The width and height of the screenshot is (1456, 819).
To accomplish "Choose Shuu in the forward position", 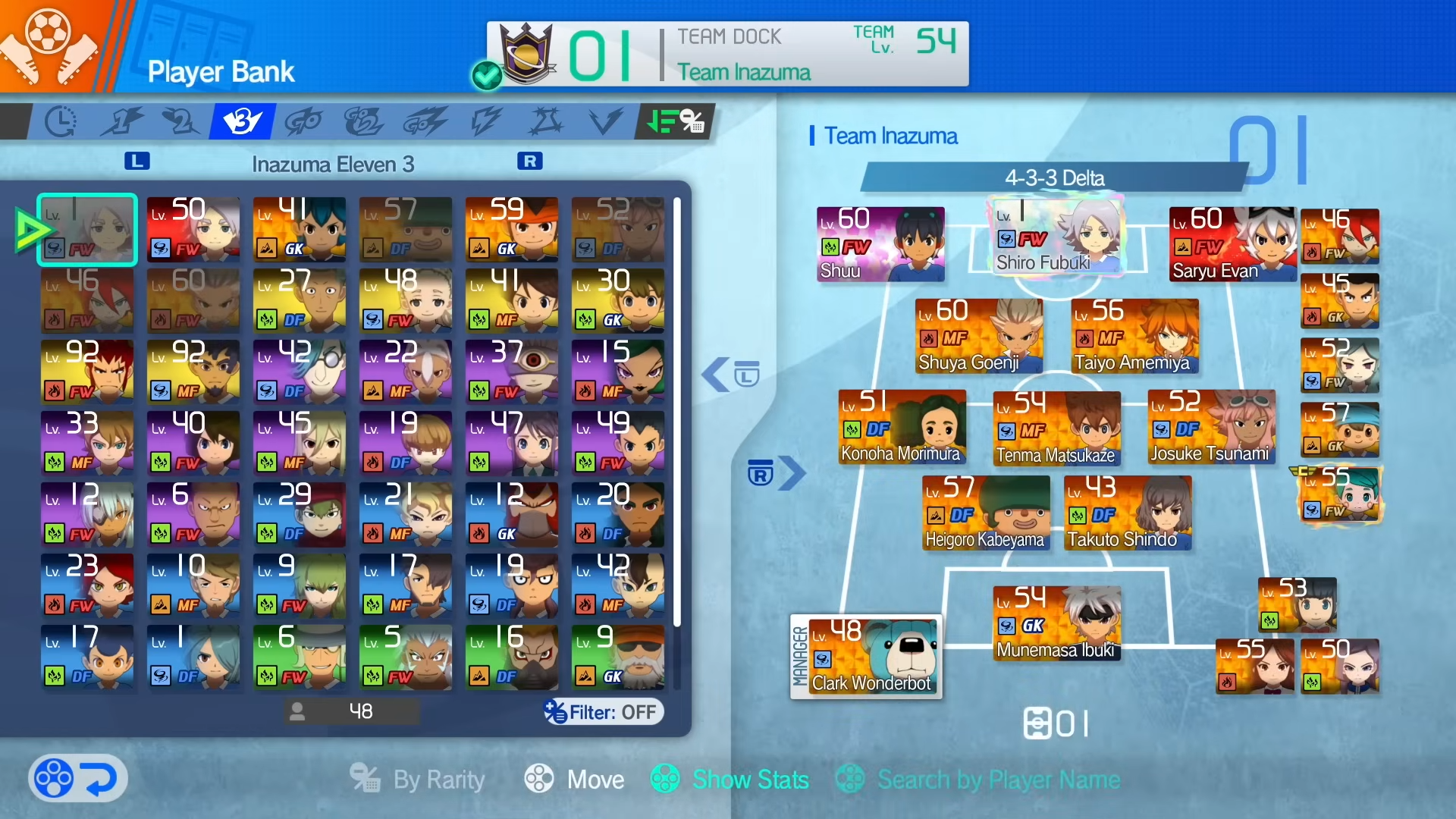I will click(880, 244).
